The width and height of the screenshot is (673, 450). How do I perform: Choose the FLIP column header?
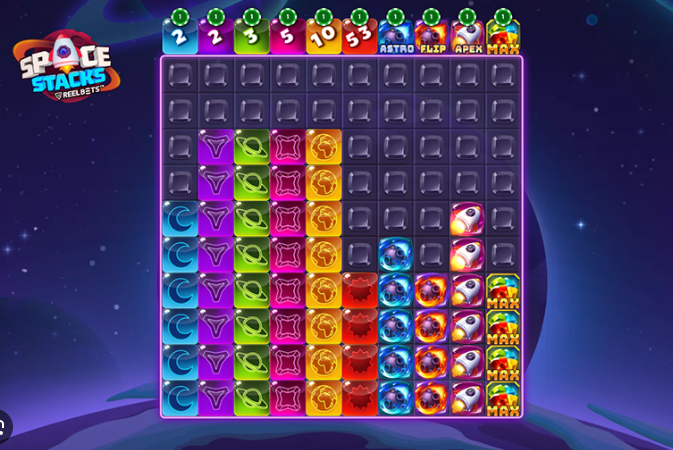tap(432, 37)
